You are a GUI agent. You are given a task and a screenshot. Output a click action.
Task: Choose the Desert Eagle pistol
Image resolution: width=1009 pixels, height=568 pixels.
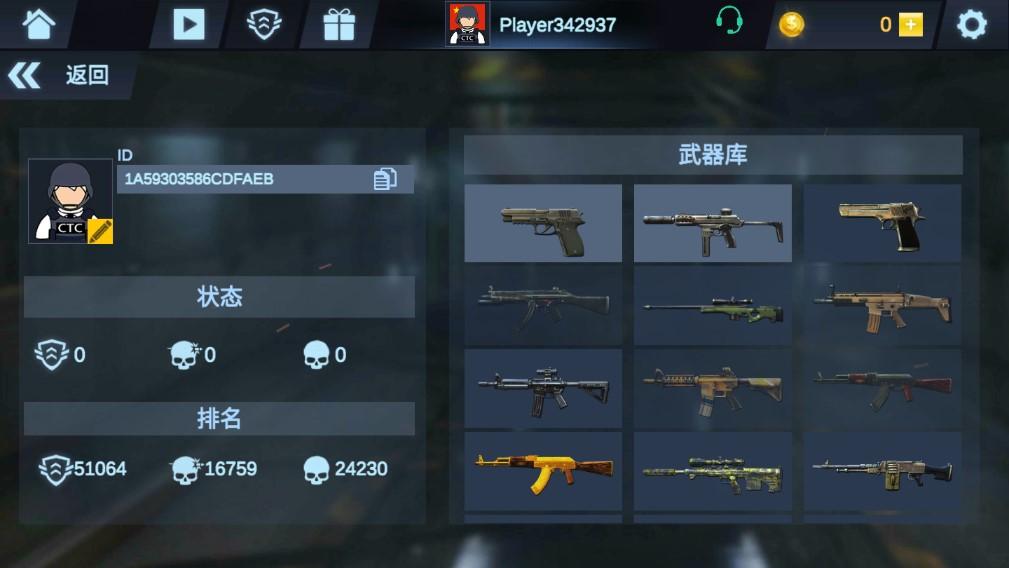point(882,223)
